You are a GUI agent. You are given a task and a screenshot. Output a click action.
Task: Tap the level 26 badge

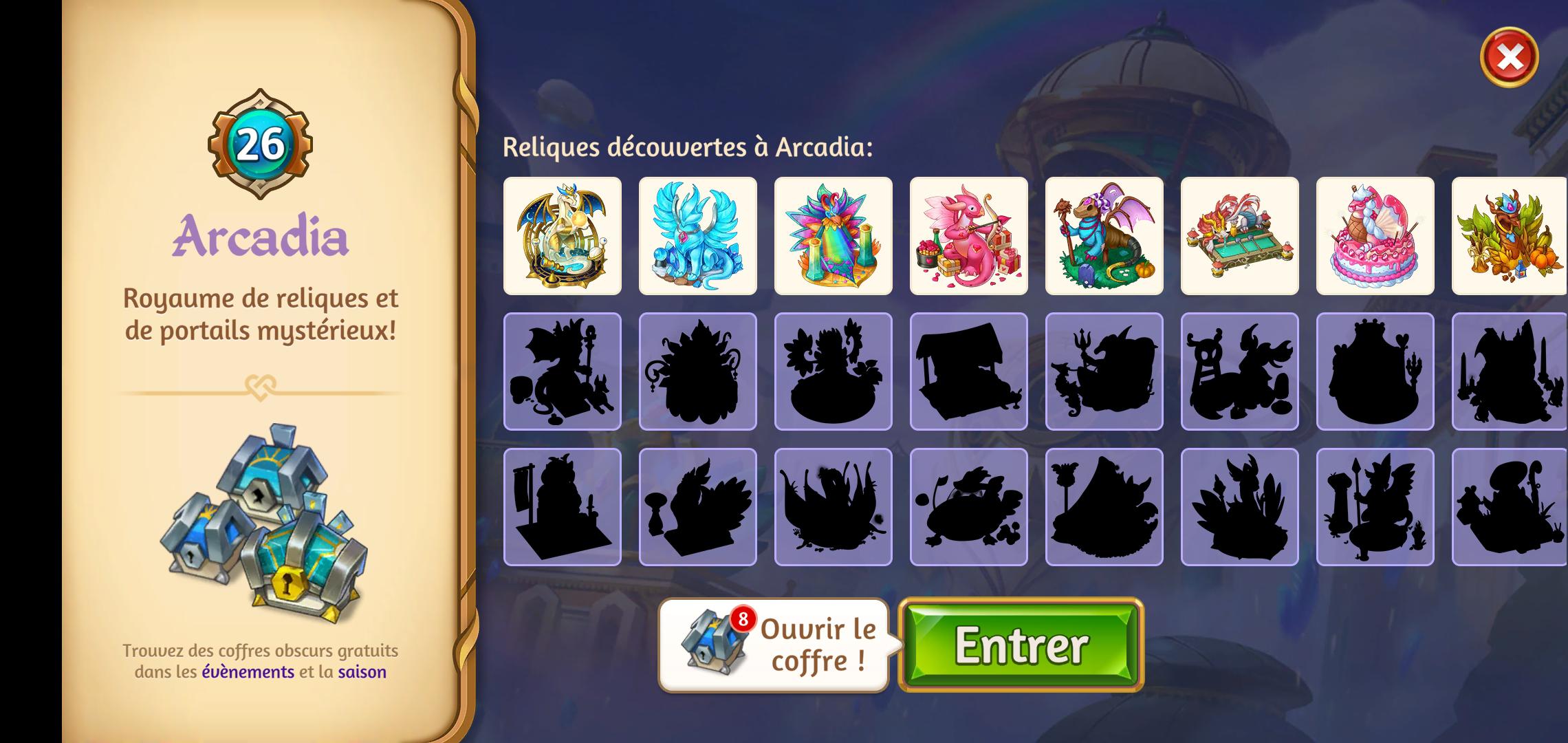point(260,144)
